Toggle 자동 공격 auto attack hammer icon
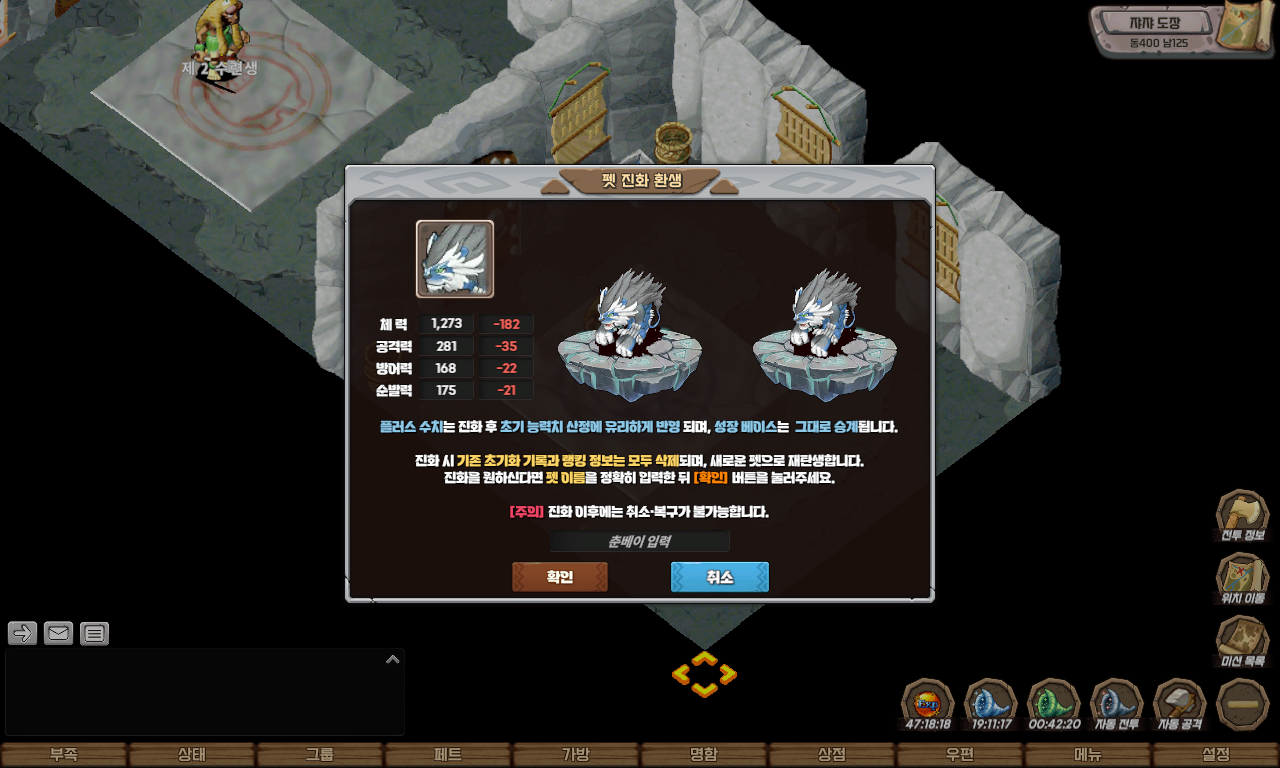This screenshot has height=768, width=1280. coord(1180,703)
